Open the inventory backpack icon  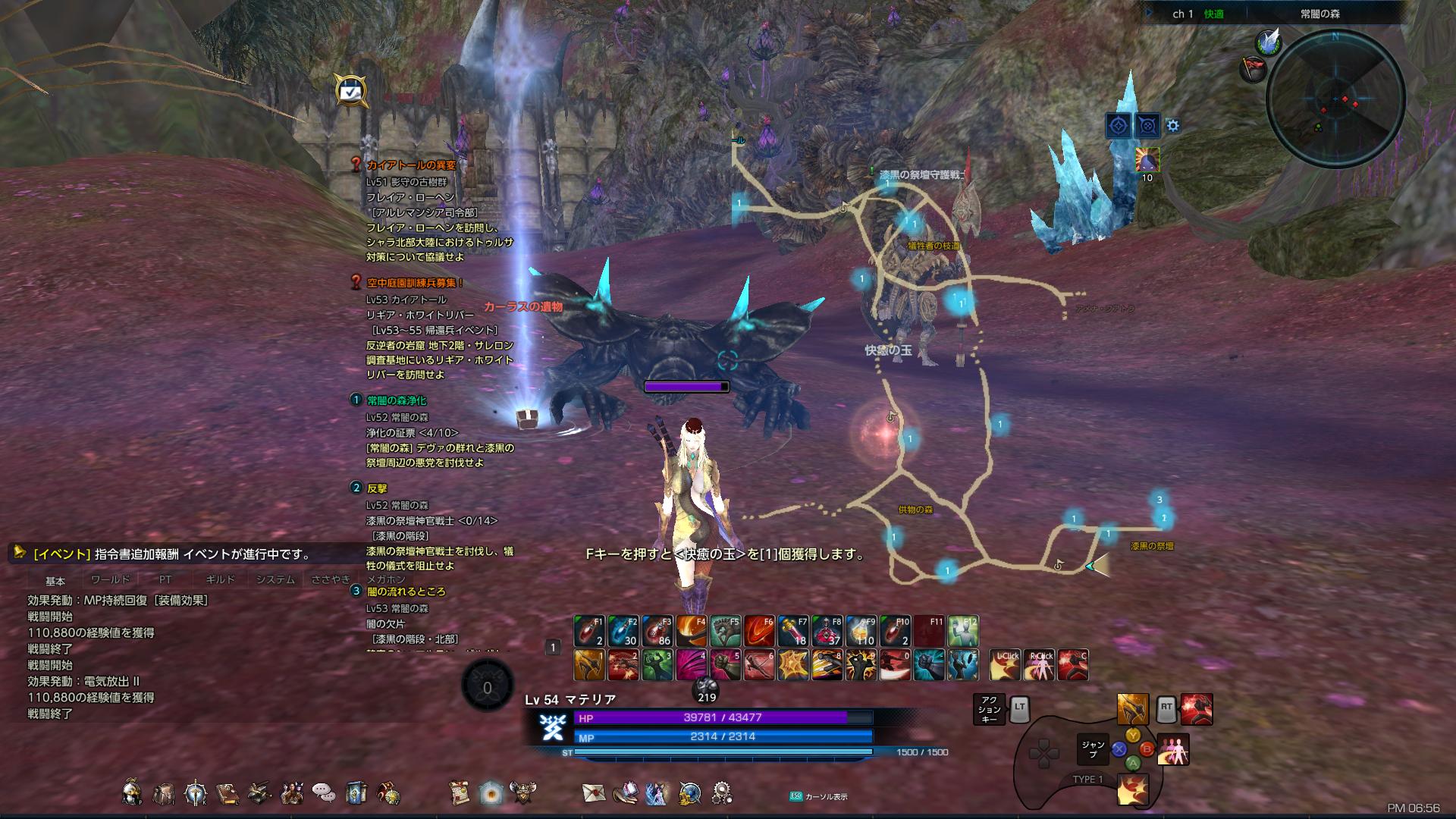(x=164, y=792)
